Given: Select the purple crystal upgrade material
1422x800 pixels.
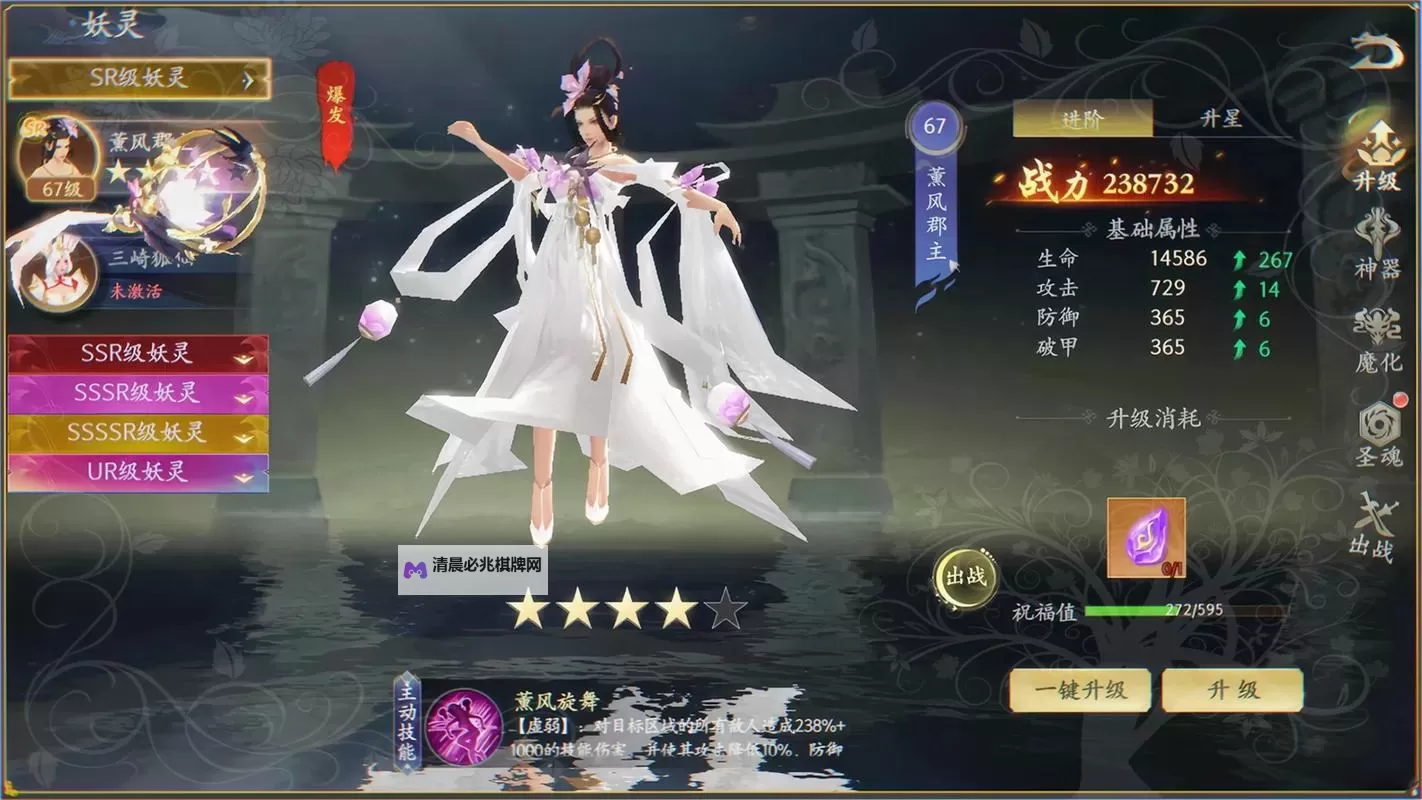Looking at the screenshot, I should (x=1146, y=538).
